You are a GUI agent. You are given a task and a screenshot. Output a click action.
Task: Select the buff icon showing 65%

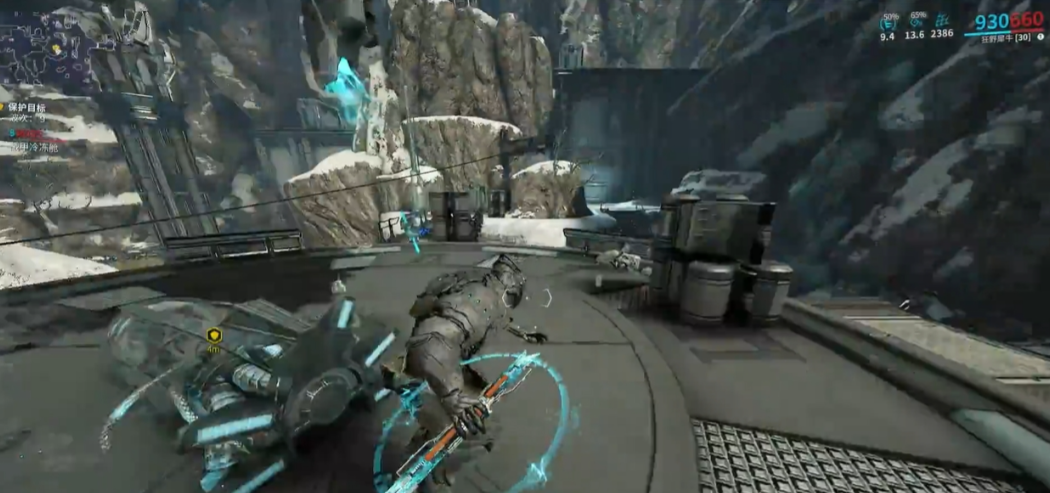[x=915, y=21]
